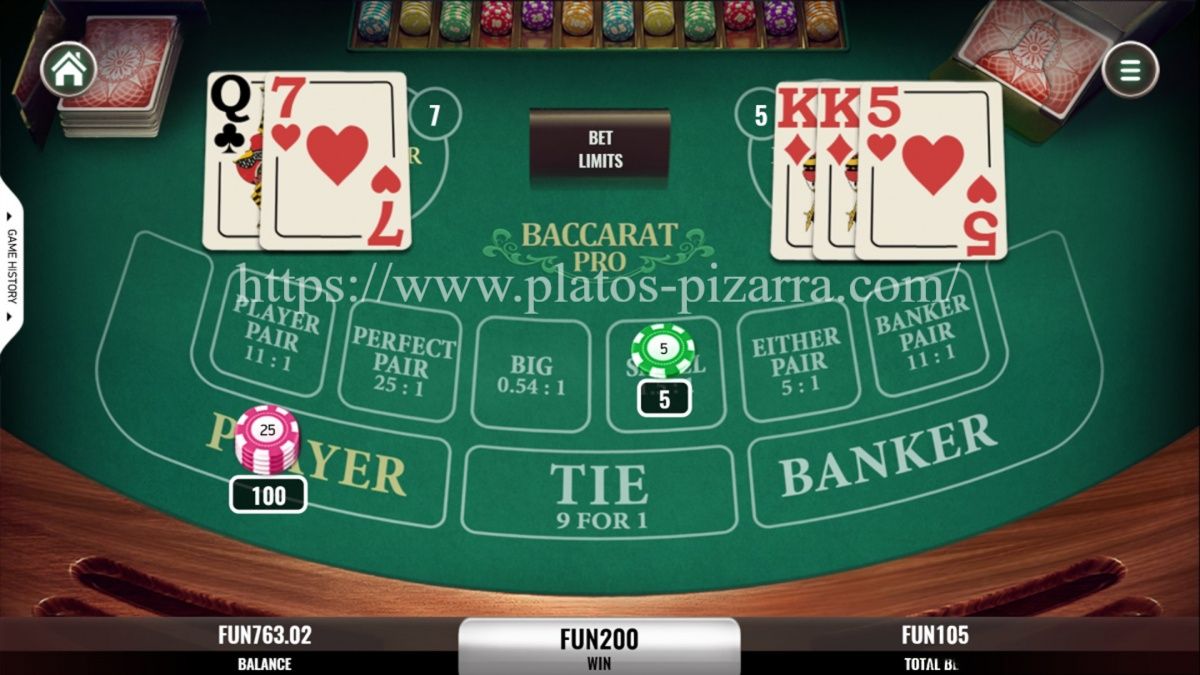Open the hamburger menu
This screenshot has width=1200, height=675.
1130,70
